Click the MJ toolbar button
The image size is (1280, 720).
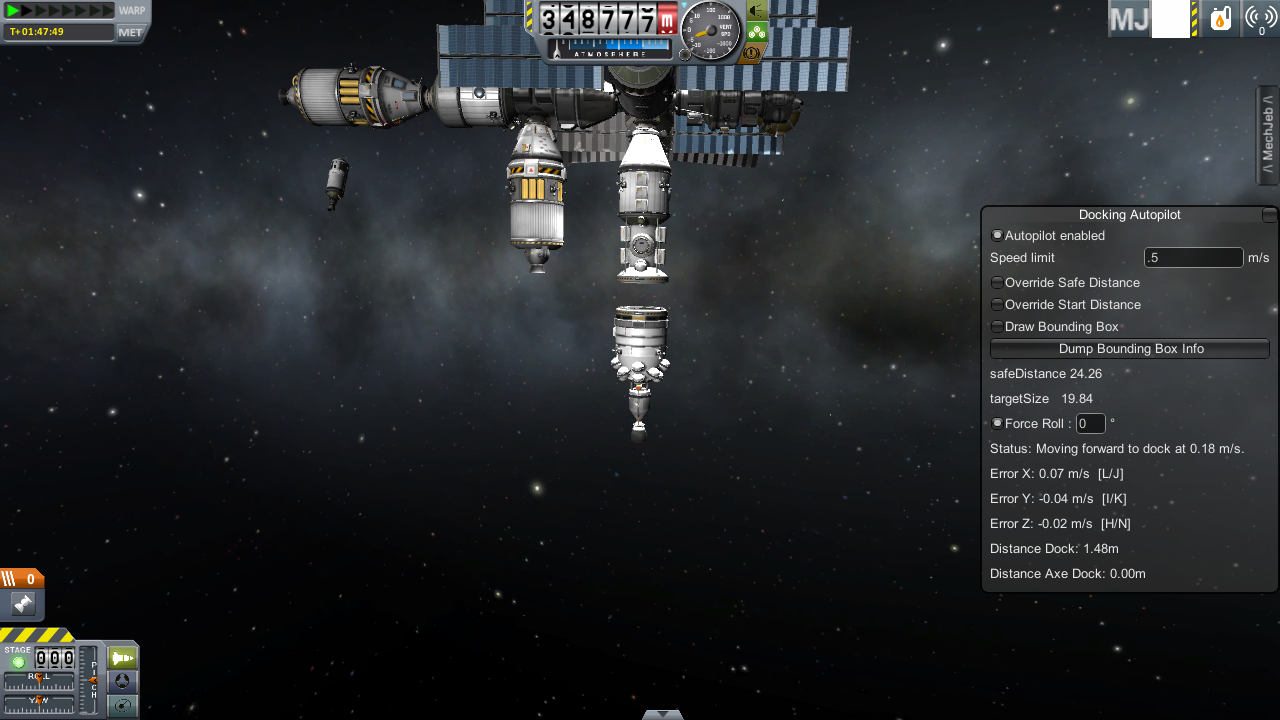[x=1129, y=19]
